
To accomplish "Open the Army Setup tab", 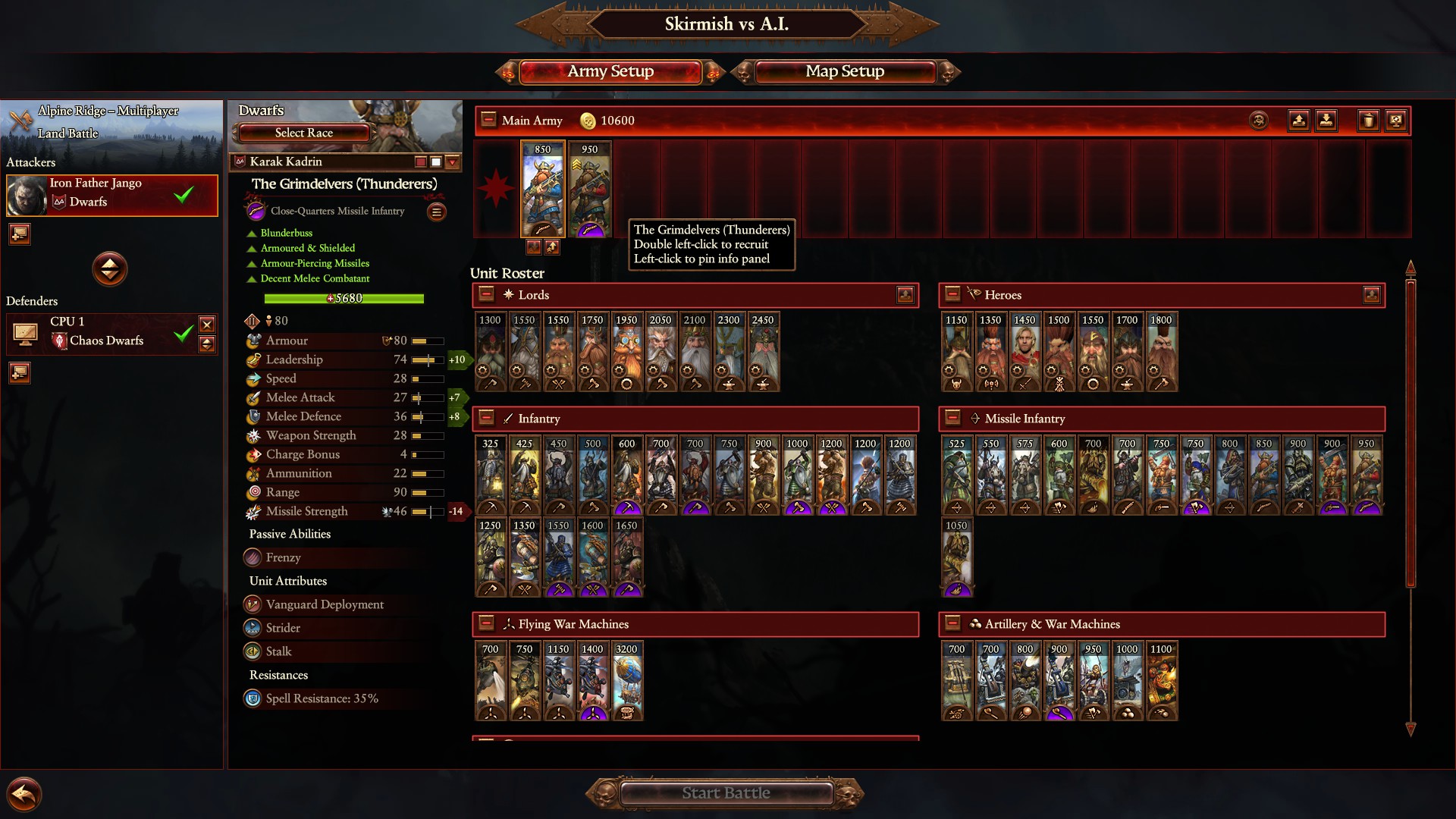I will click(x=610, y=71).
